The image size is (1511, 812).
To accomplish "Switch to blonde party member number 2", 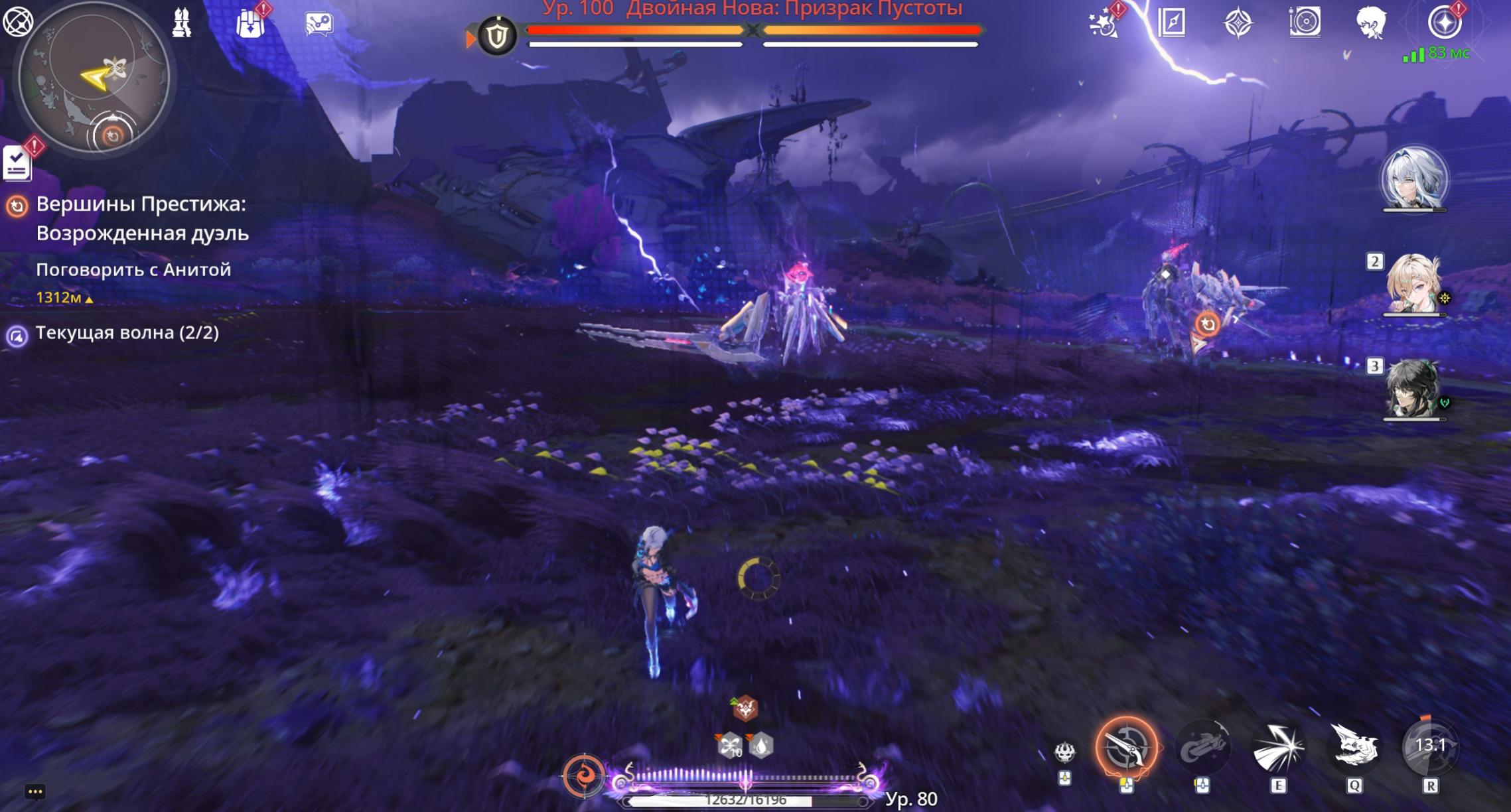I will pos(1413,284).
